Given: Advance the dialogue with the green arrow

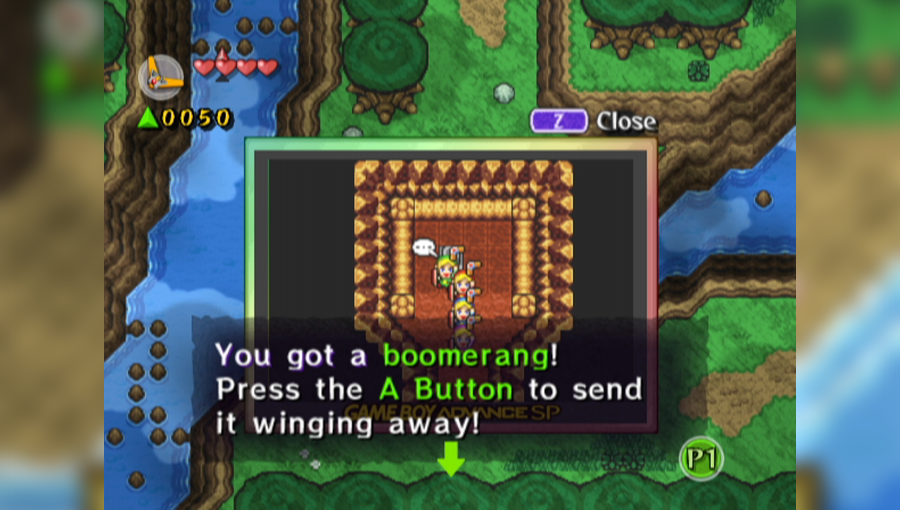Looking at the screenshot, I should tap(451, 459).
